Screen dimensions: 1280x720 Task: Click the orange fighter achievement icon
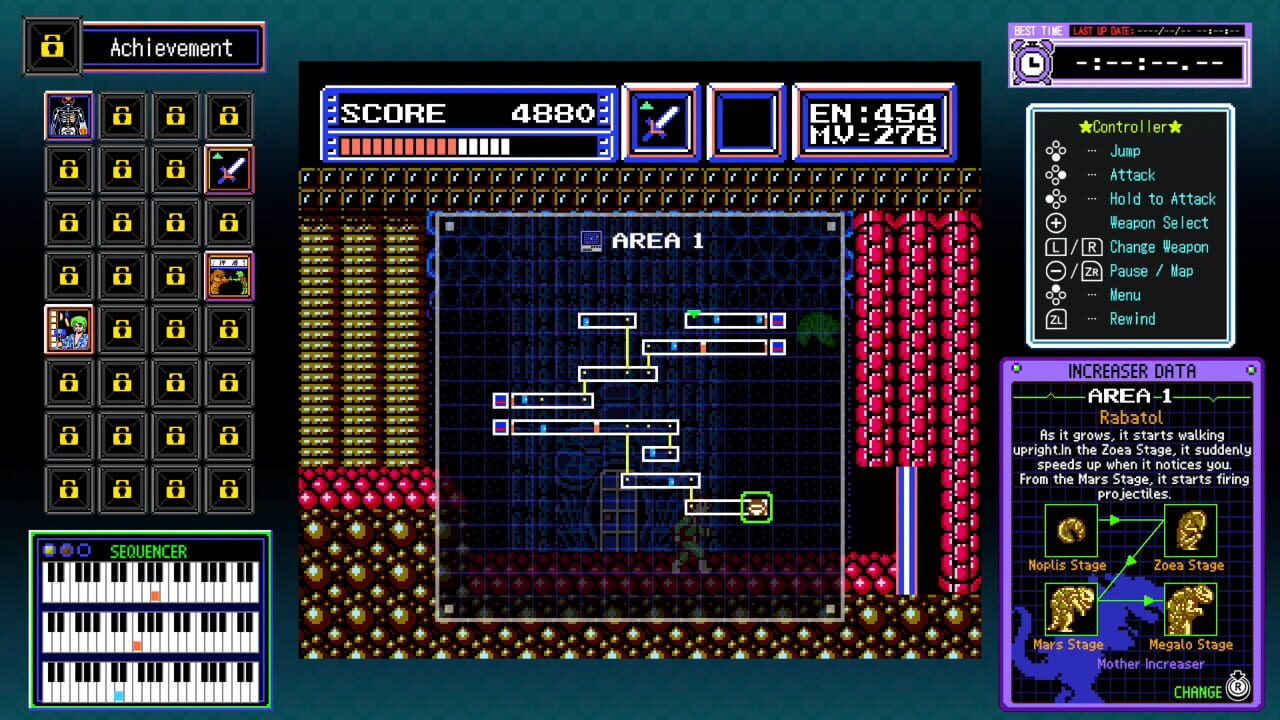tap(228, 275)
